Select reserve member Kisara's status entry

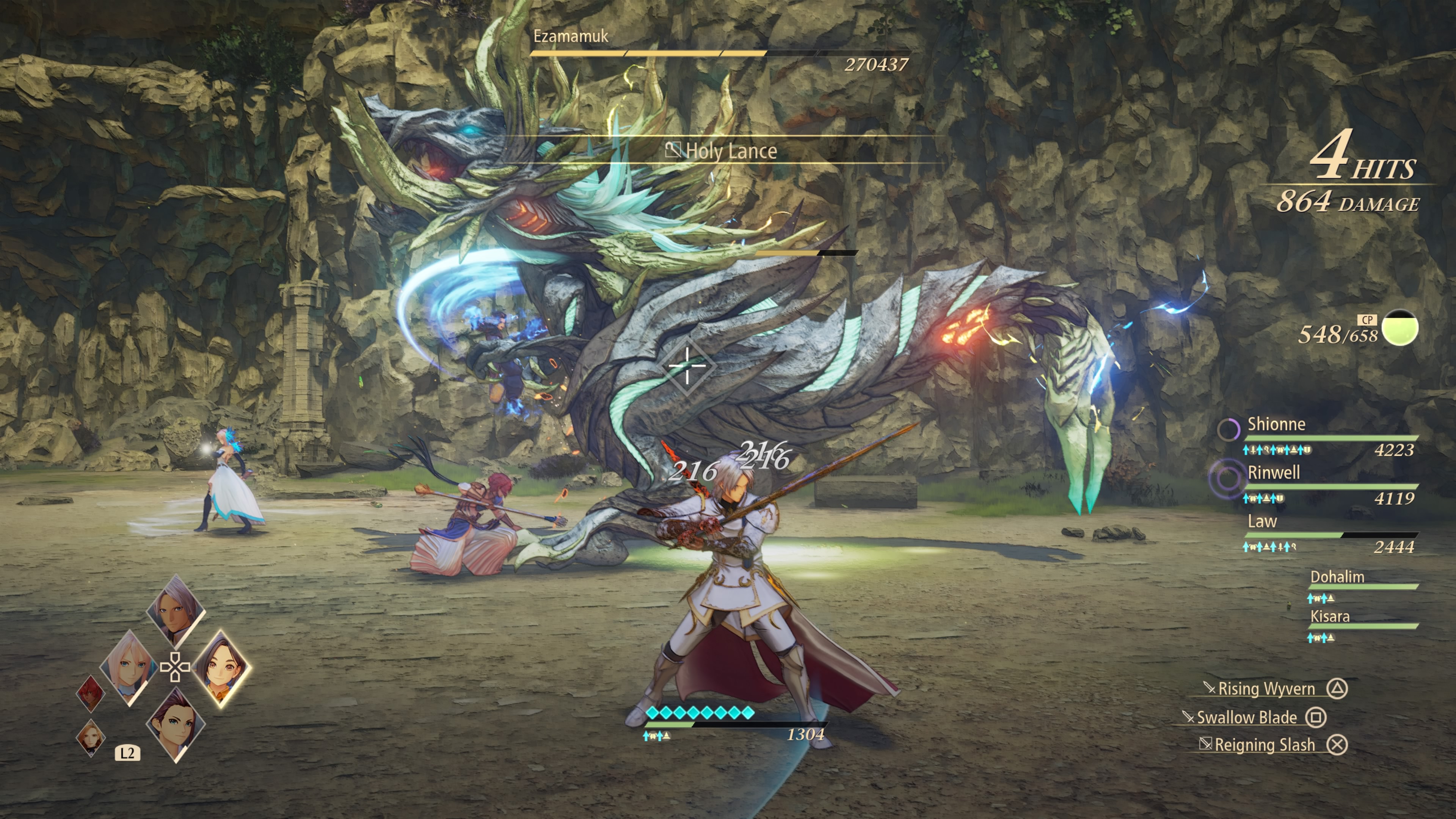(1330, 617)
